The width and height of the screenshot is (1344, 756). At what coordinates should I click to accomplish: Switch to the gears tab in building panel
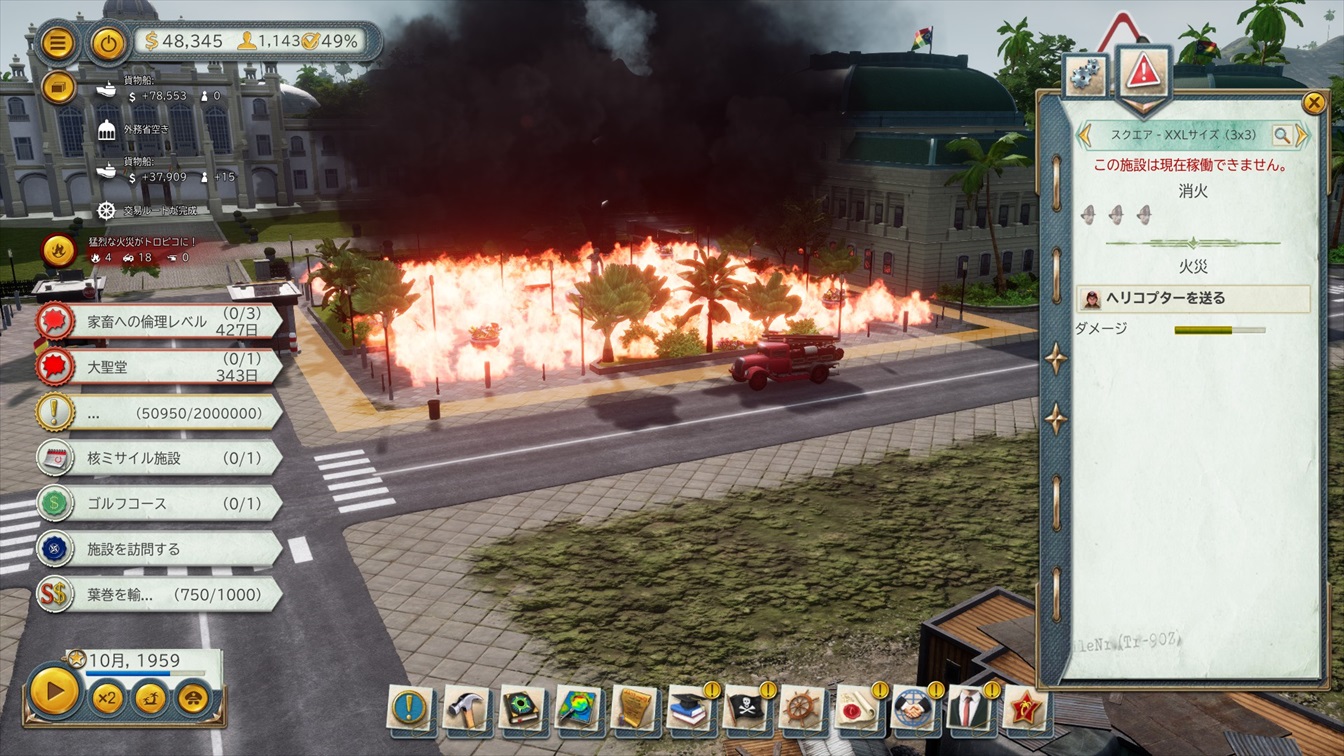(1085, 74)
